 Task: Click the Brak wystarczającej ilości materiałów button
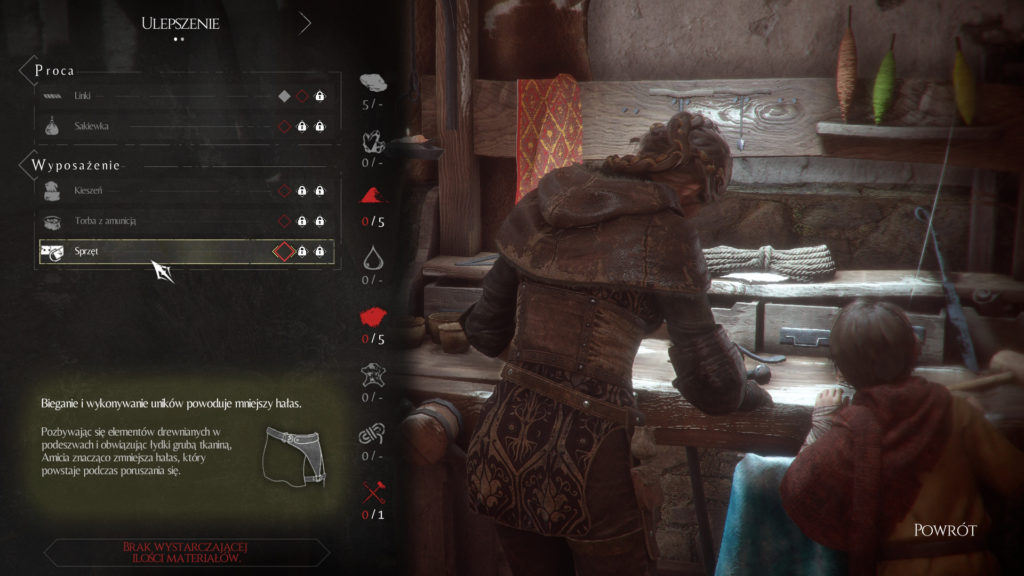[186, 552]
